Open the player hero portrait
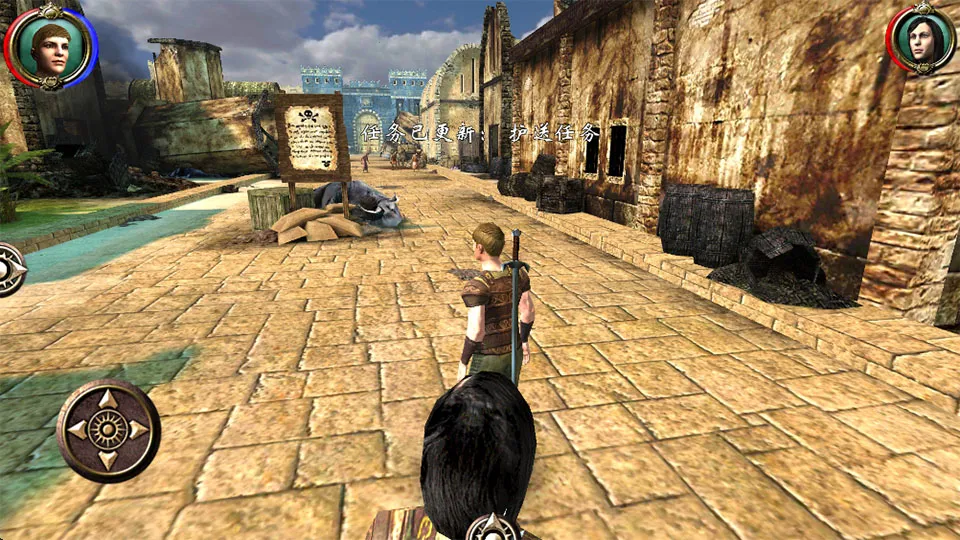Screen dimensions: 960x540 [49, 45]
